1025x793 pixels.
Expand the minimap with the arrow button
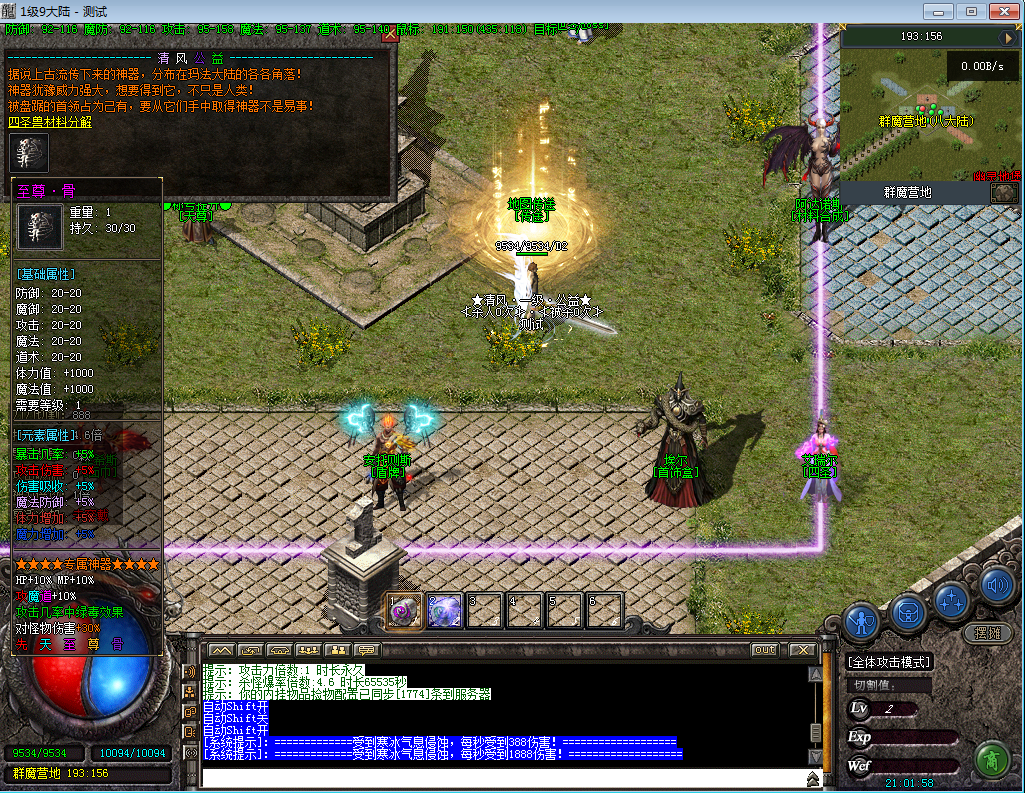point(1006,37)
